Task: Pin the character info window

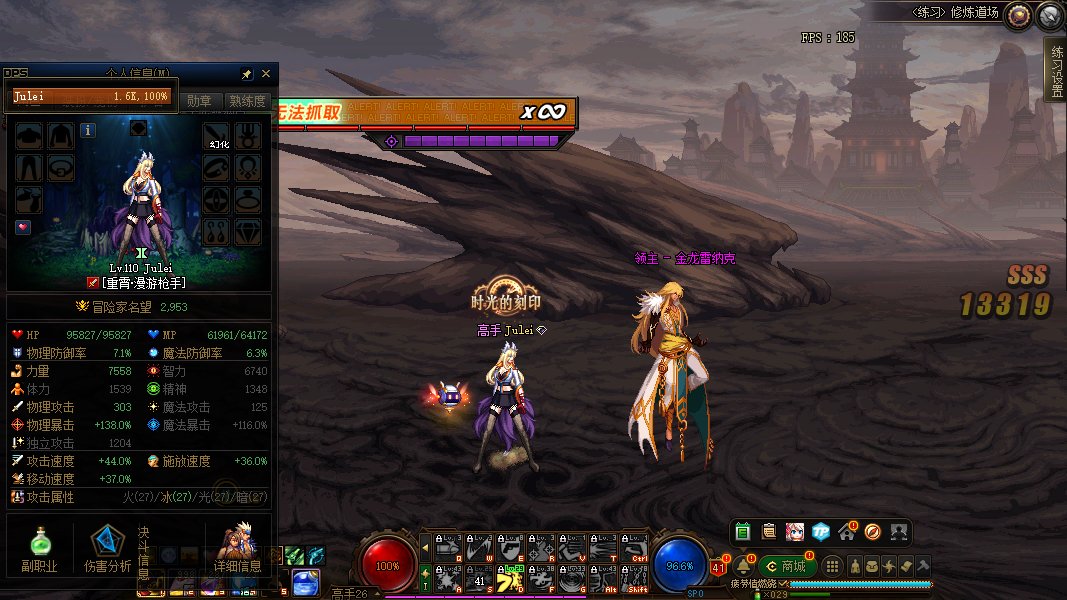Action: [x=247, y=74]
